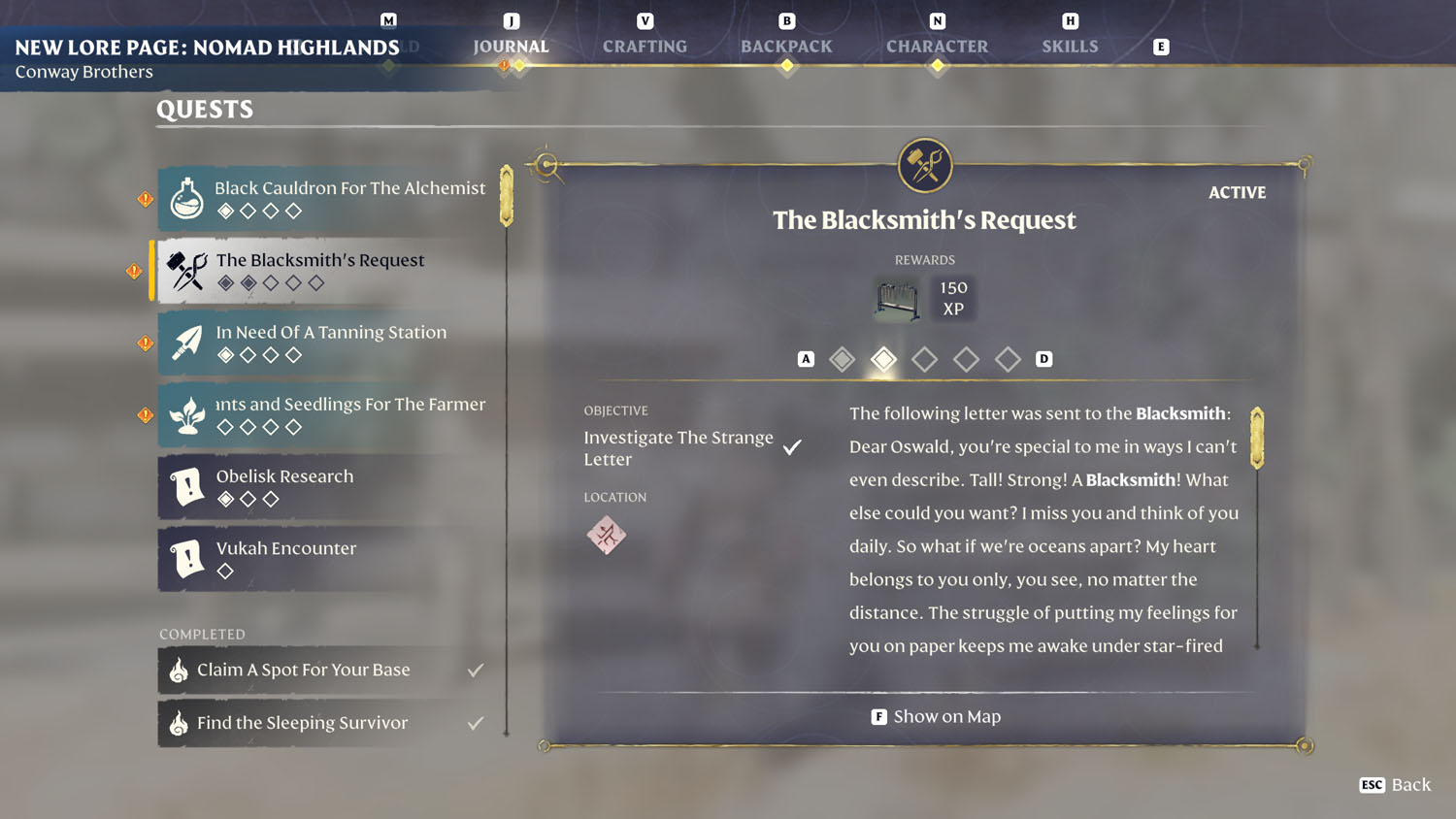The height and width of the screenshot is (819, 1456).
Task: Select the Black Cauldron alchemist flask icon
Action: click(x=185, y=198)
